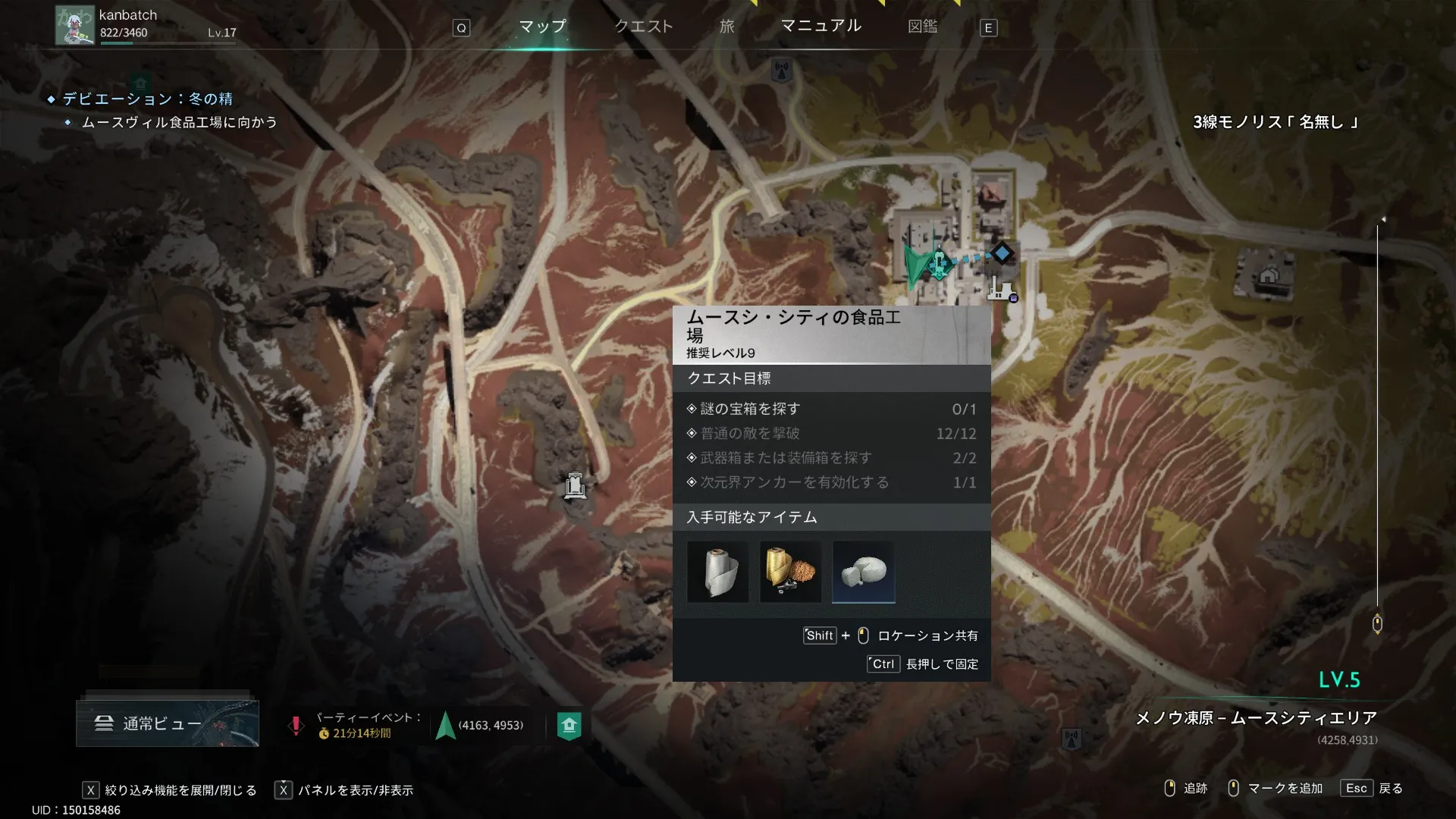The image size is (1456, 819).
Task: Select the デビエーション：冬の精 quest tracker
Action: 148,99
